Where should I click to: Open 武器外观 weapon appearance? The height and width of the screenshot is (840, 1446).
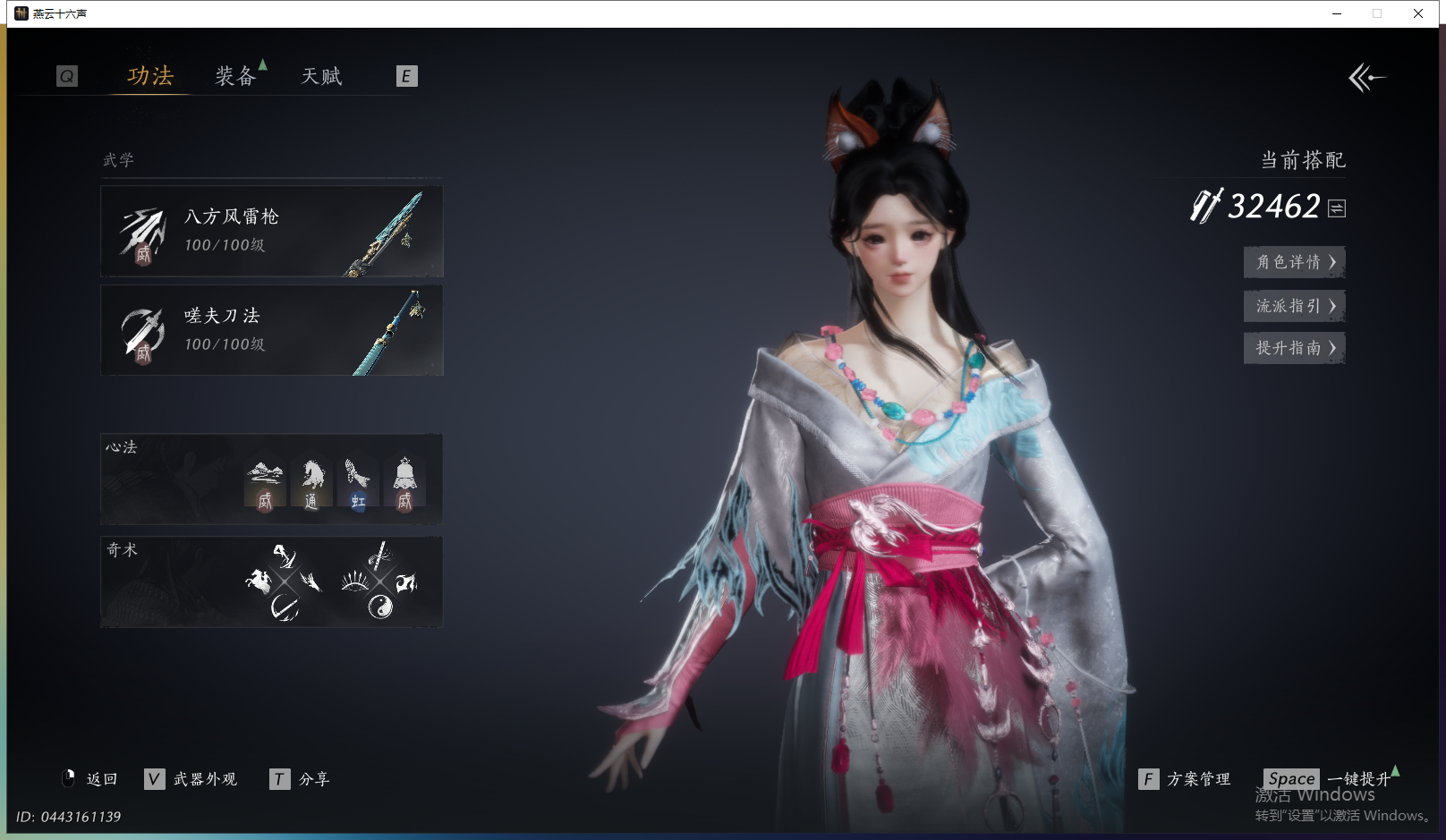[x=191, y=779]
